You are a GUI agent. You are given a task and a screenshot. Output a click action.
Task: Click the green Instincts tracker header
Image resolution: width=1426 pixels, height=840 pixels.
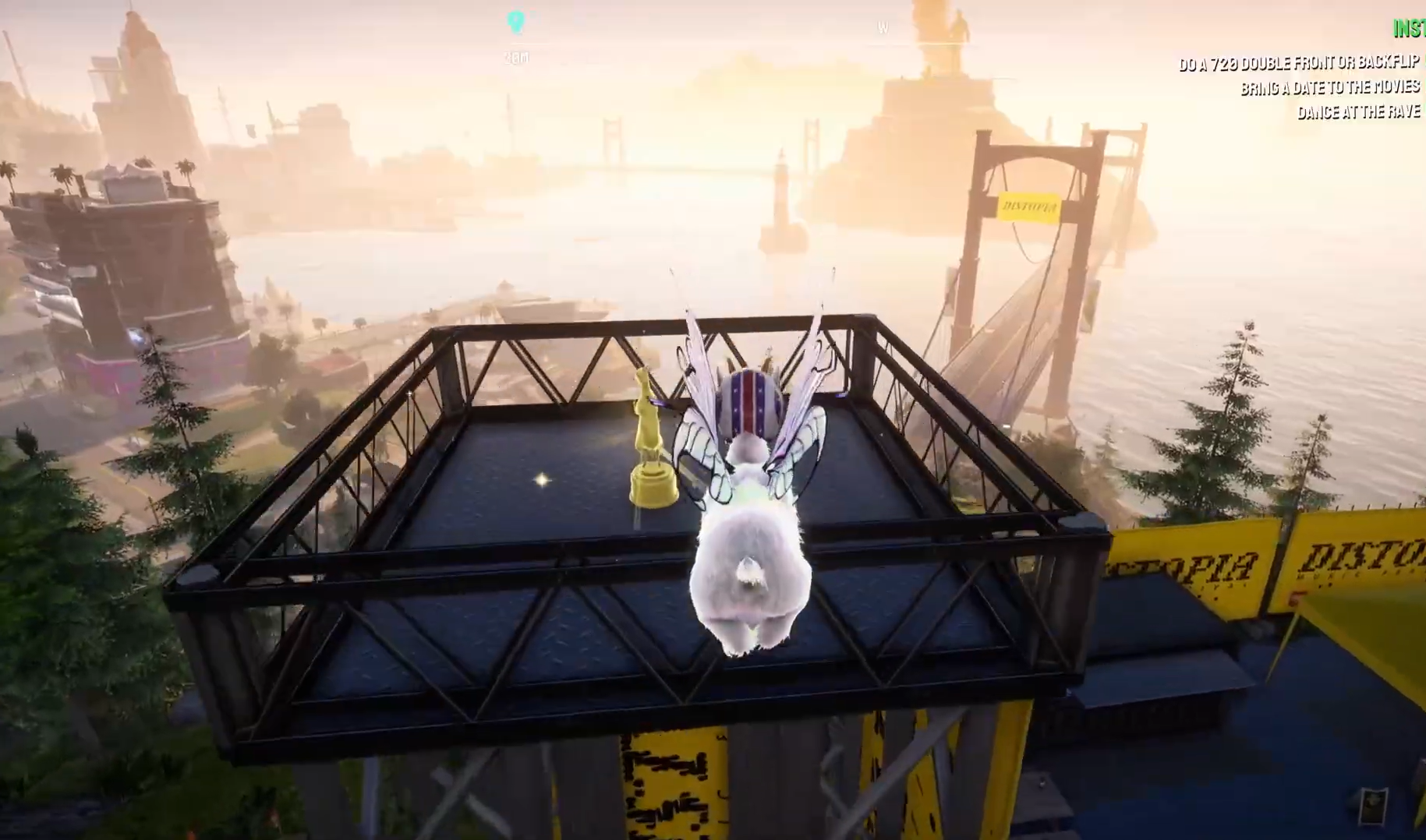tap(1409, 29)
